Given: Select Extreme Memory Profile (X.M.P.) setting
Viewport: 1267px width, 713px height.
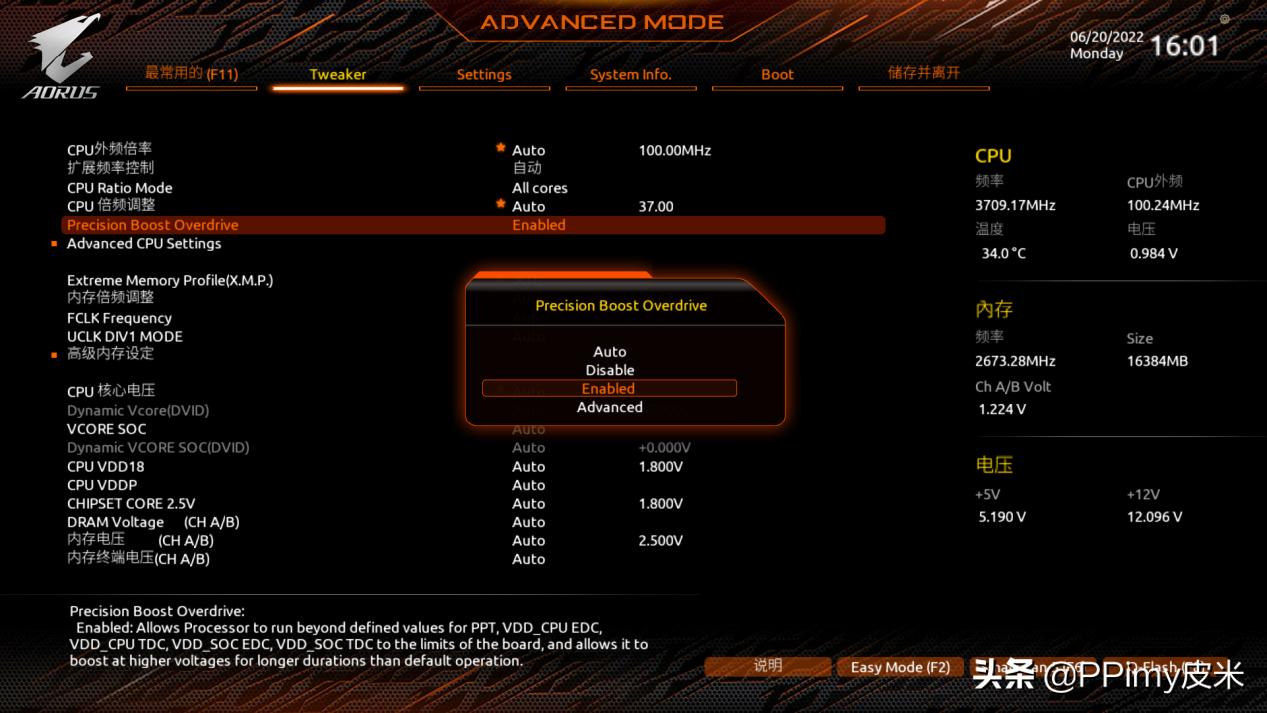Looking at the screenshot, I should 170,281.
